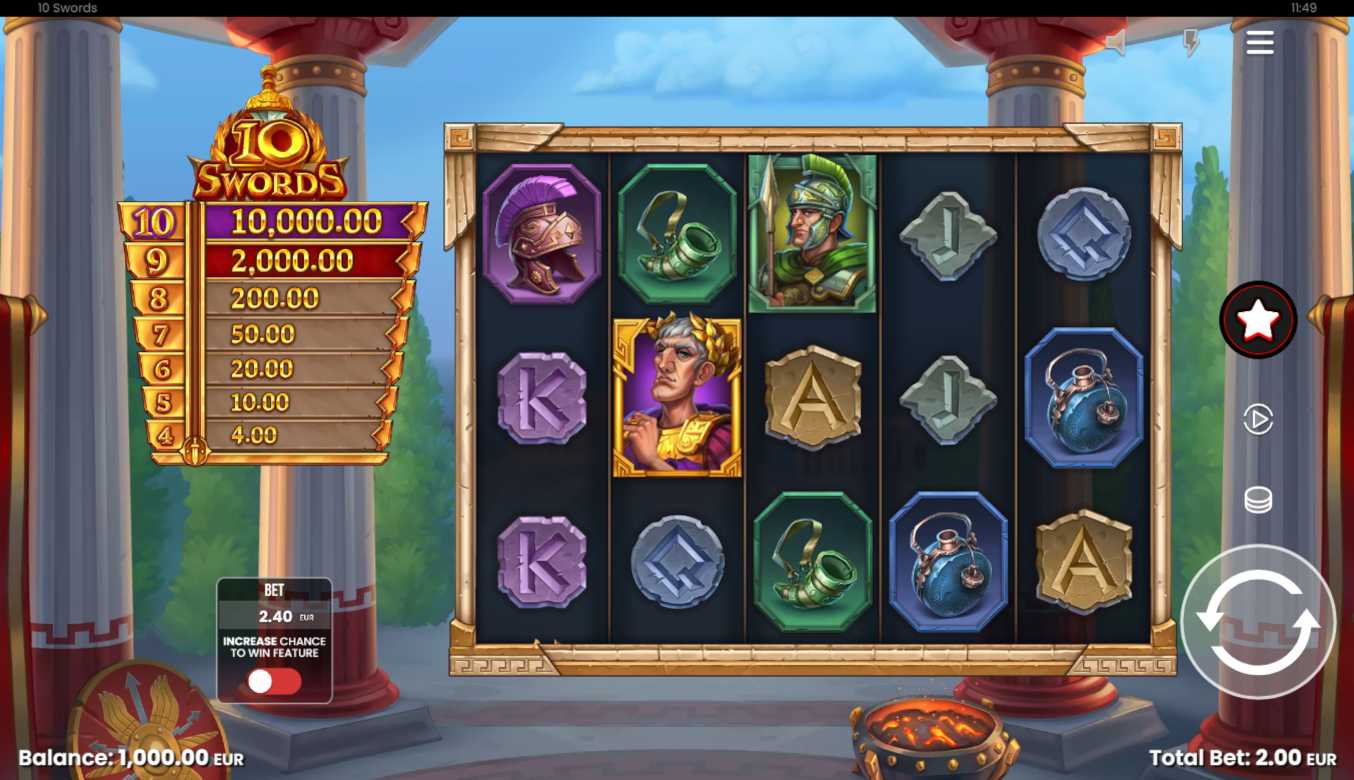Open the hamburger menu
The width and height of the screenshot is (1354, 780).
1259,42
